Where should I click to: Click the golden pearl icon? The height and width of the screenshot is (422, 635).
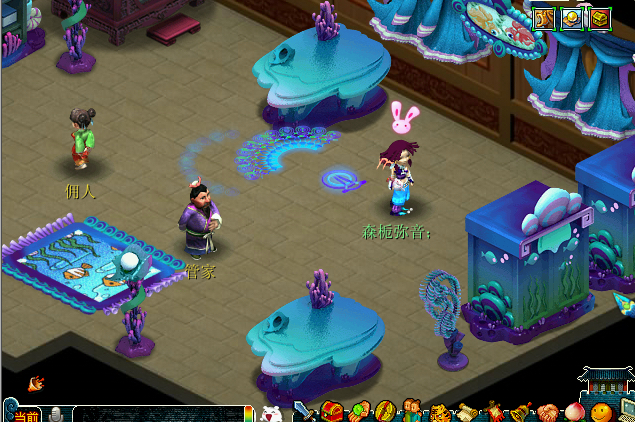(x=572, y=17)
